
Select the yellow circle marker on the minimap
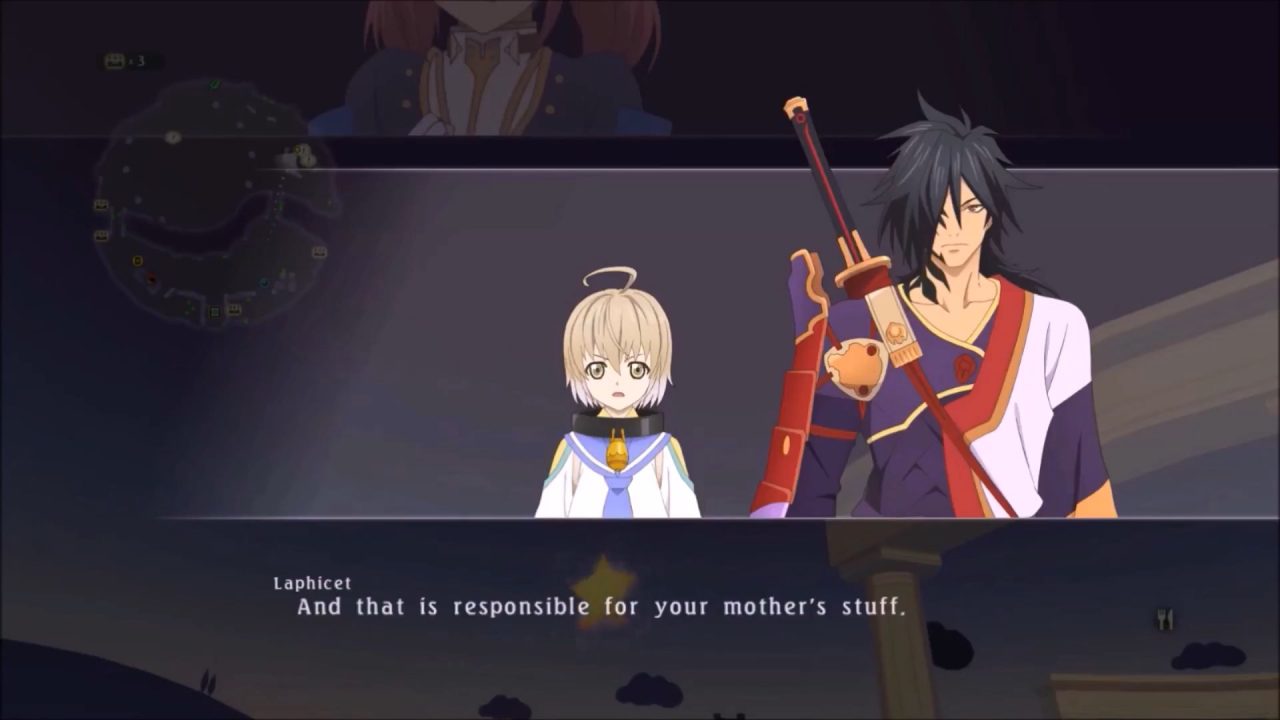tap(137, 261)
